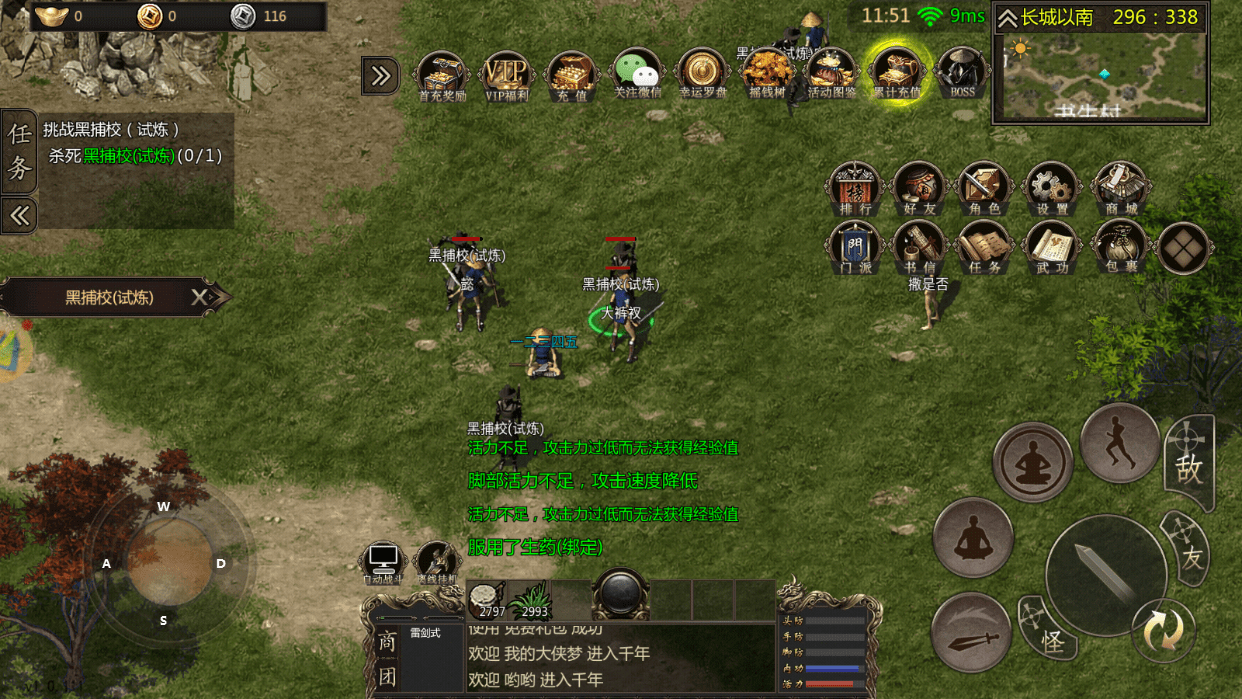Tap the sword attack button

pos(1105,574)
